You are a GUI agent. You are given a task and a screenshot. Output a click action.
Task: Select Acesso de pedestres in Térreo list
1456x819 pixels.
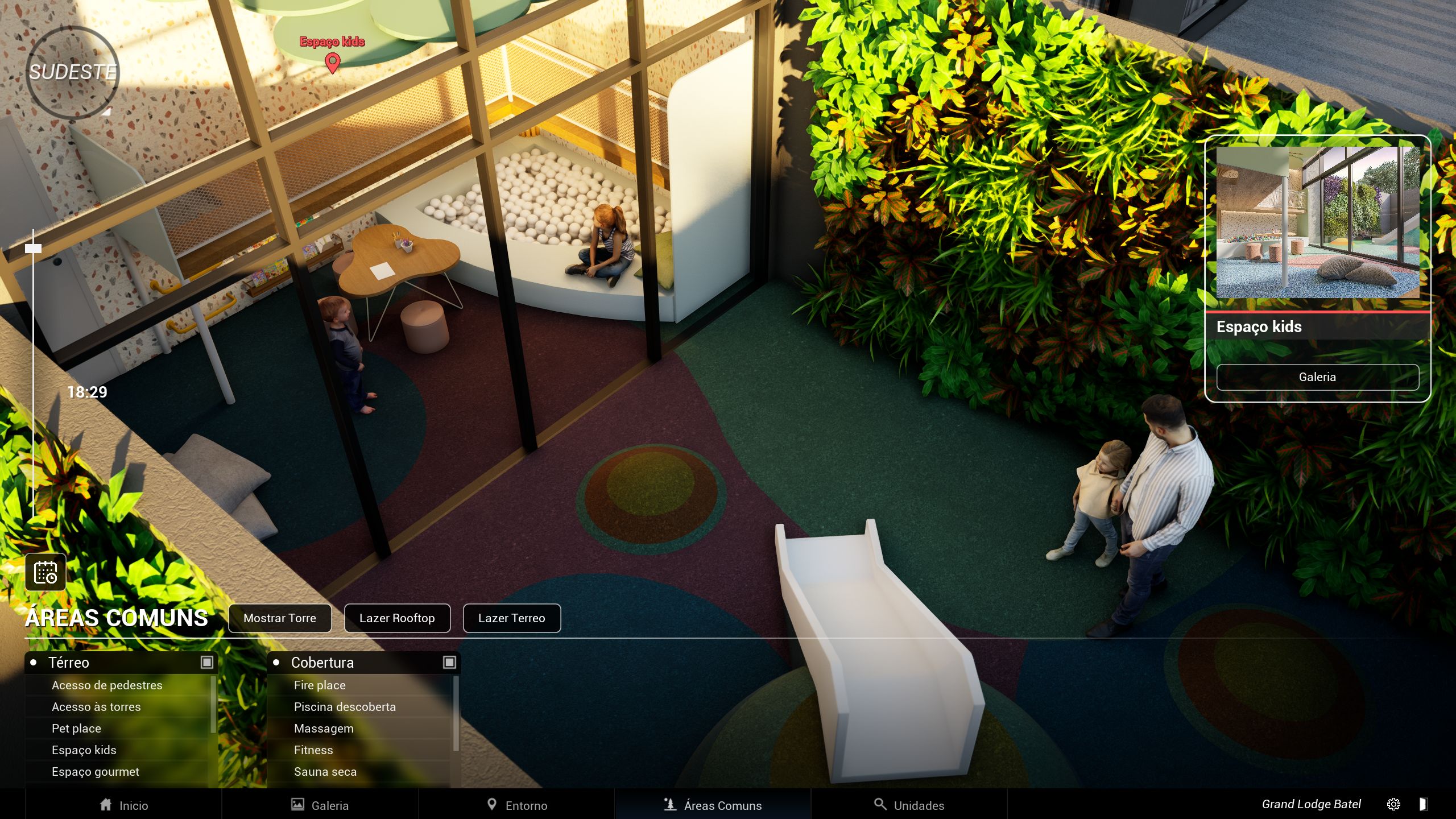click(x=107, y=685)
